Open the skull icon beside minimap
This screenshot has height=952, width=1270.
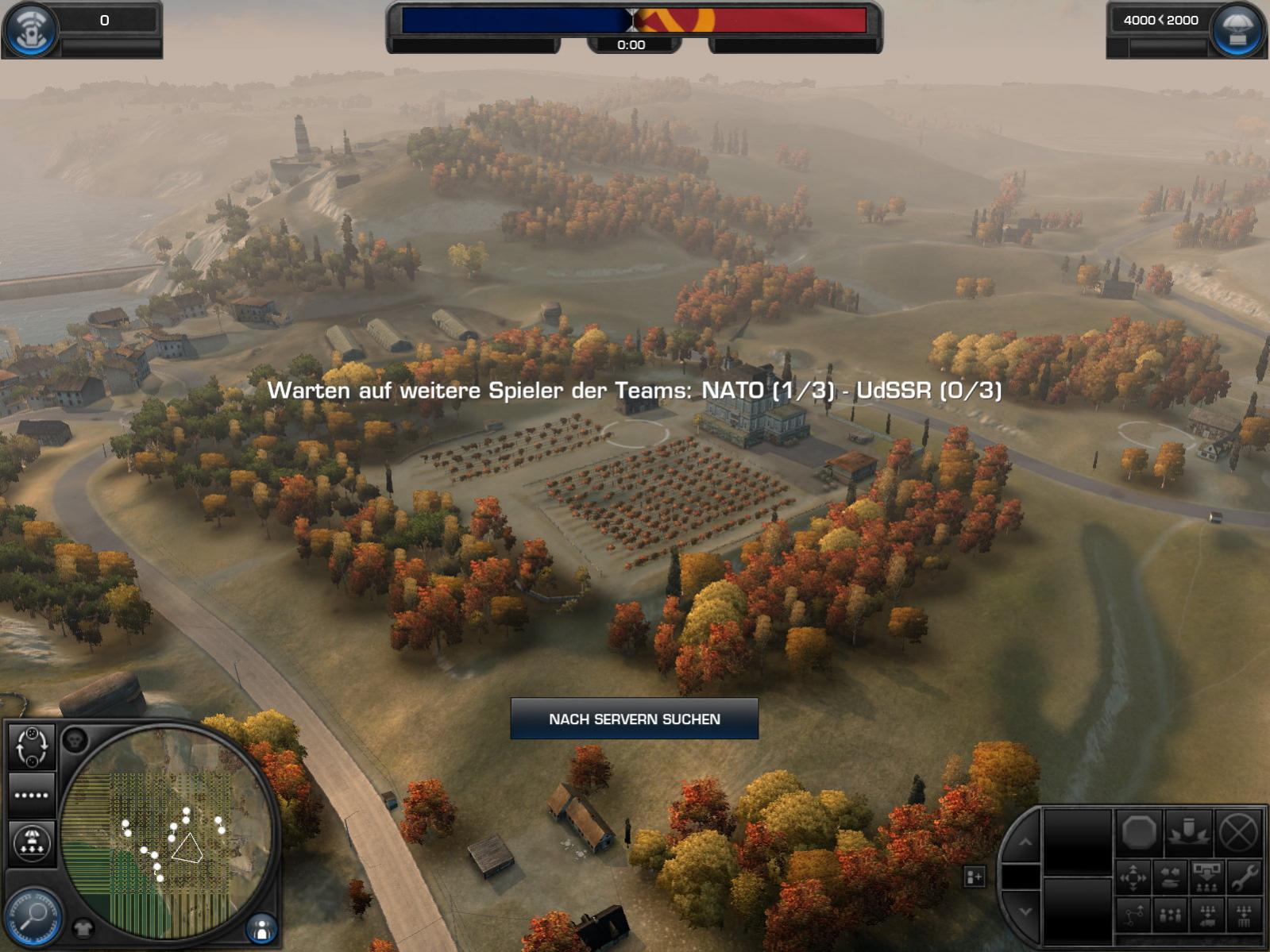click(75, 740)
